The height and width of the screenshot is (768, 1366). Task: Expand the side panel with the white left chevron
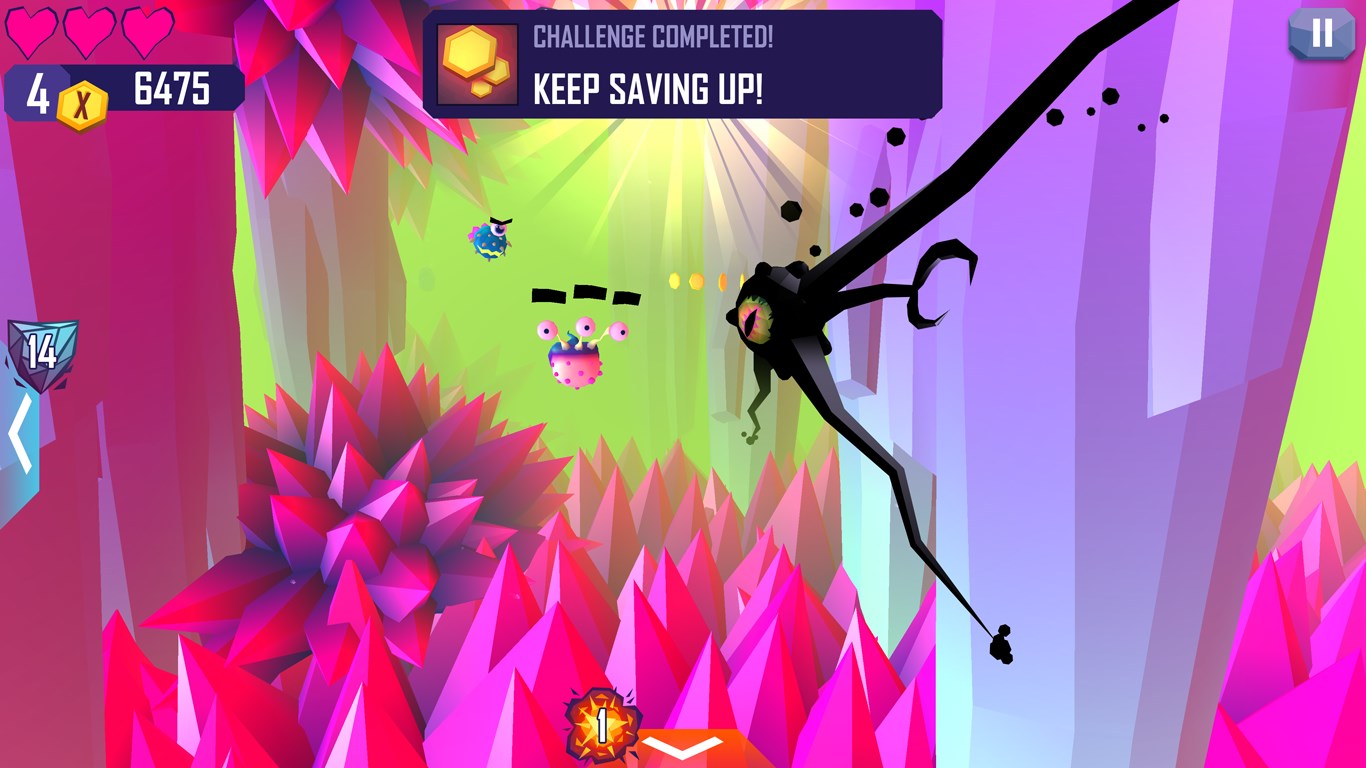(x=19, y=430)
